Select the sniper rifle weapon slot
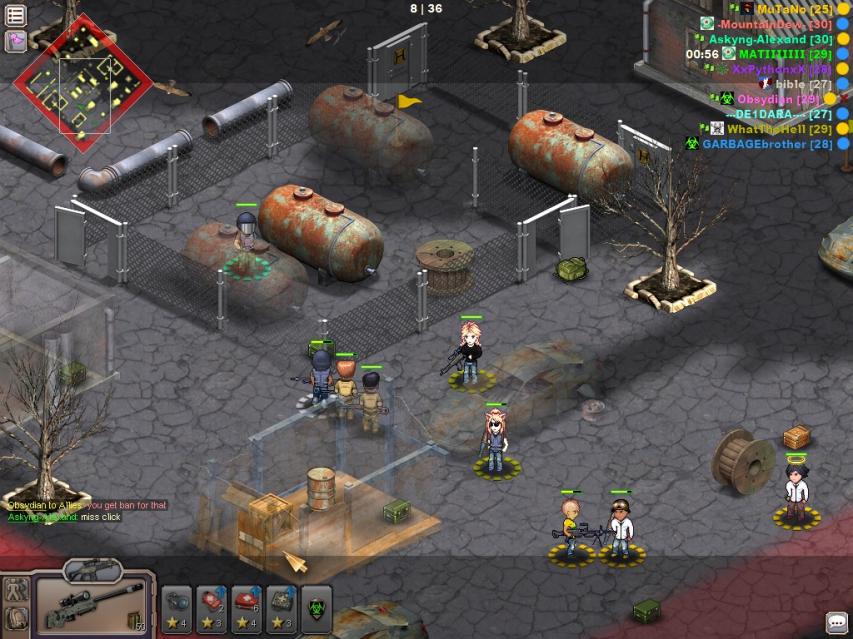This screenshot has width=853, height=639. pyautogui.click(x=95, y=606)
